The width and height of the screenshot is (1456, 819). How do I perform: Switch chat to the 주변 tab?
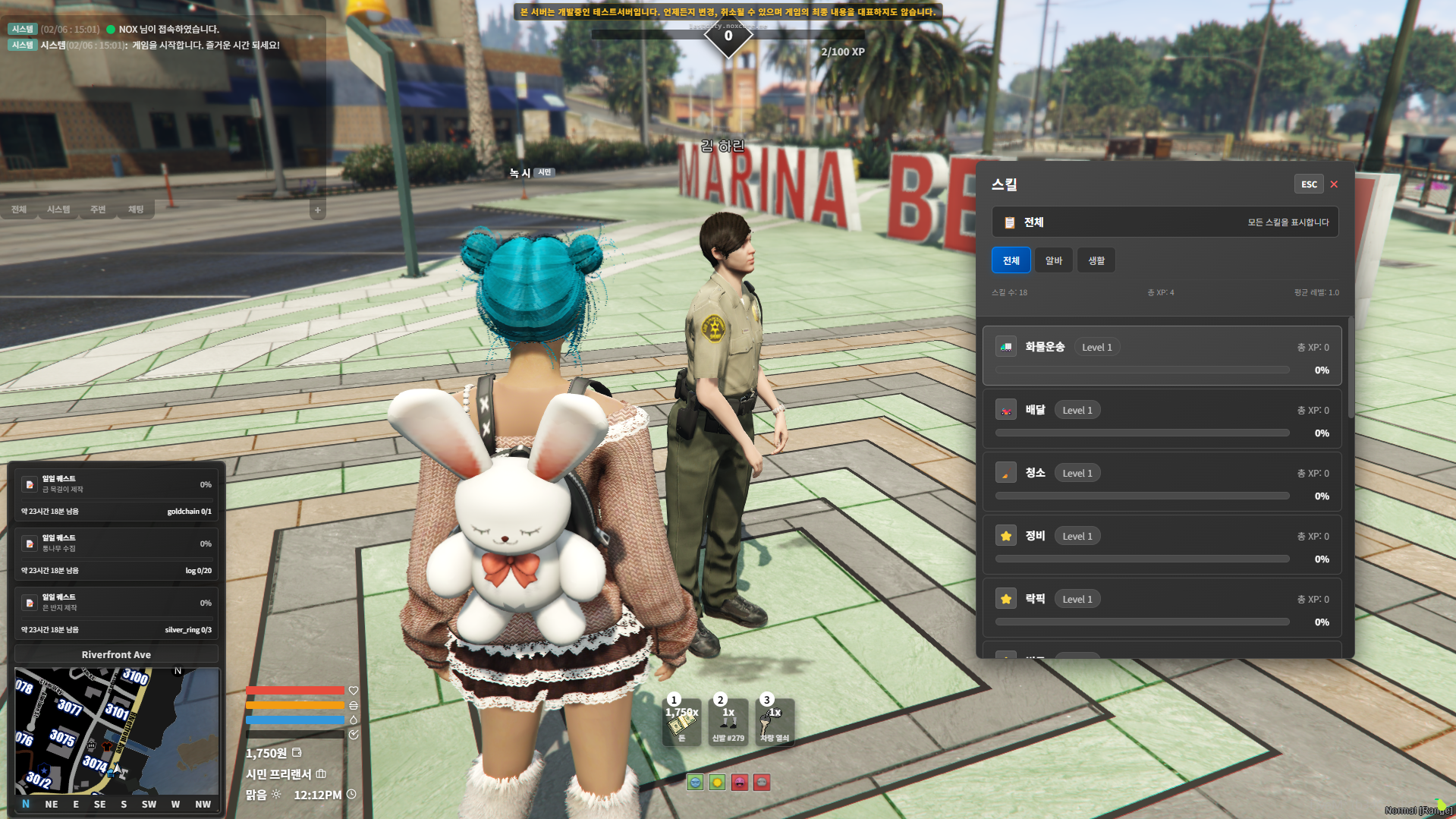pyautogui.click(x=98, y=209)
